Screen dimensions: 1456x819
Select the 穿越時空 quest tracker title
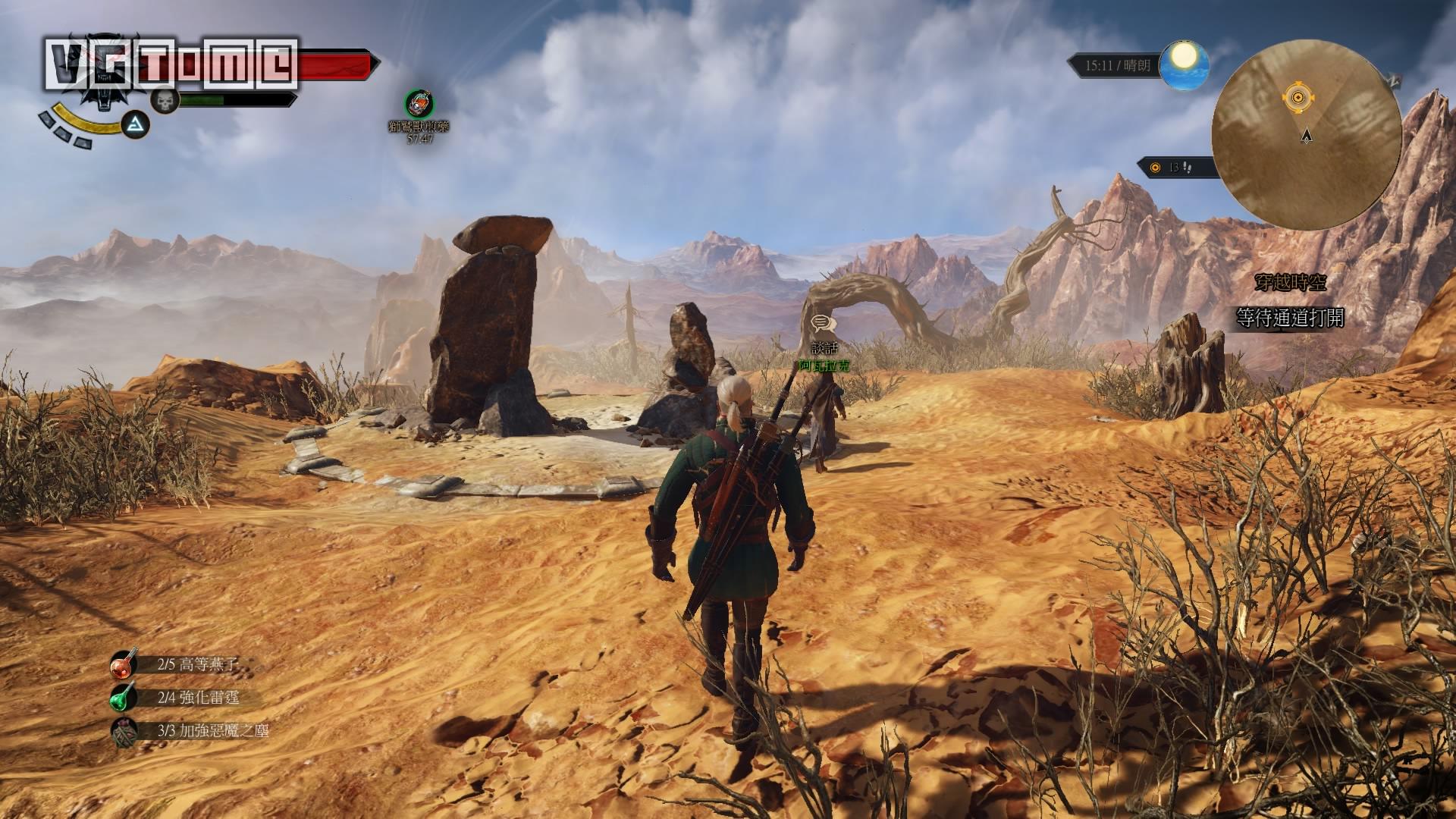(x=1290, y=283)
